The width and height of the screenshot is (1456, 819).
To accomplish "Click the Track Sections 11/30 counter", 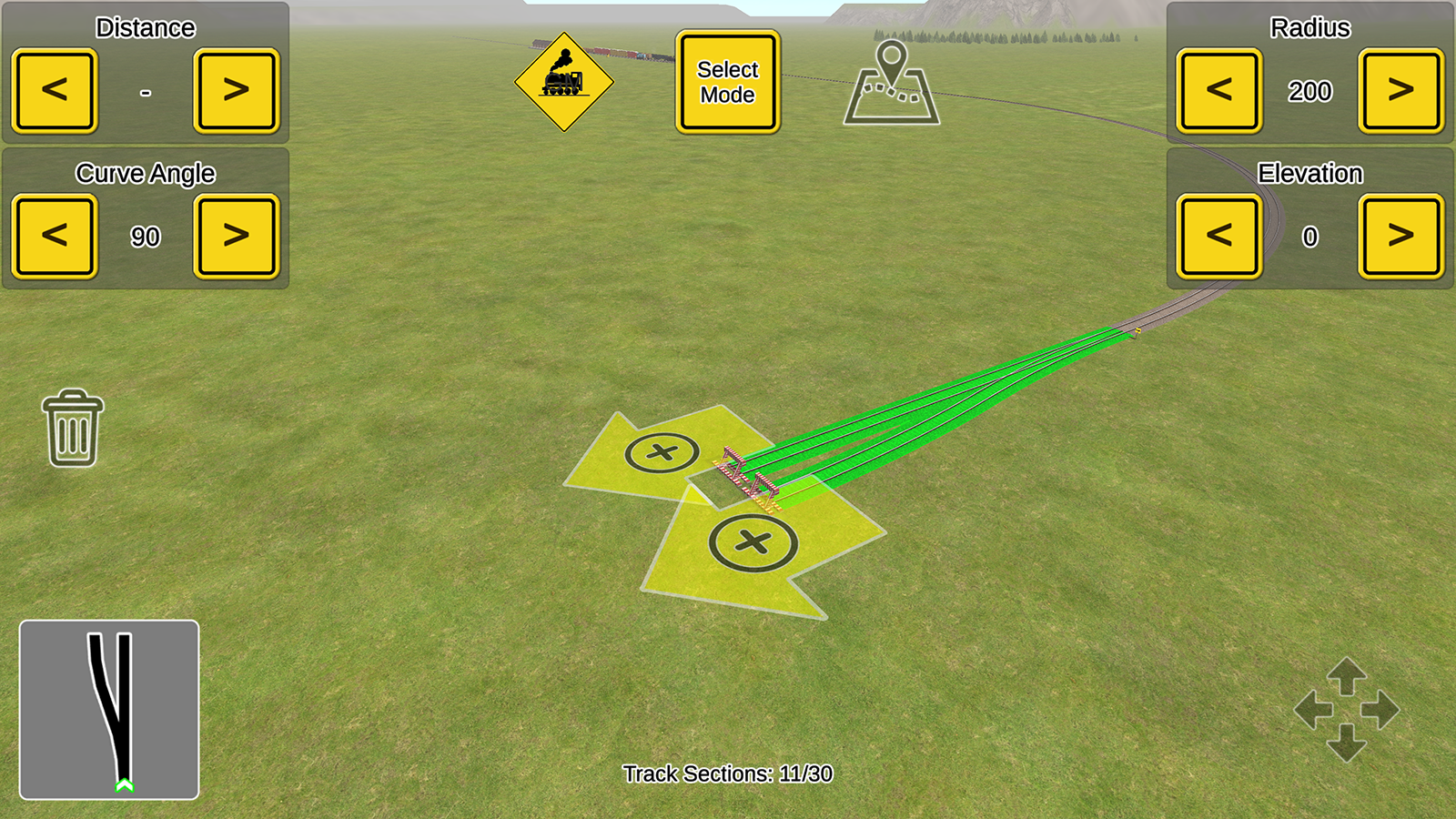I will (728, 774).
